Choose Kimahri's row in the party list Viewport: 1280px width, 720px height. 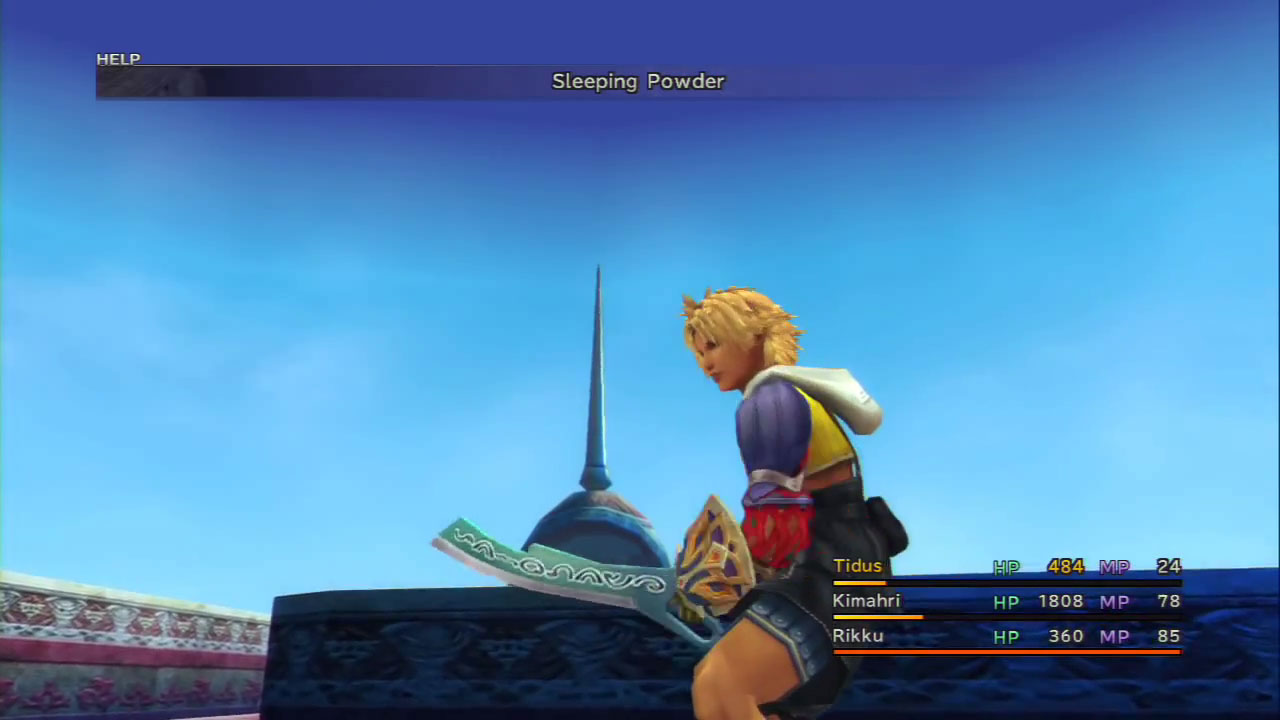[866, 601]
